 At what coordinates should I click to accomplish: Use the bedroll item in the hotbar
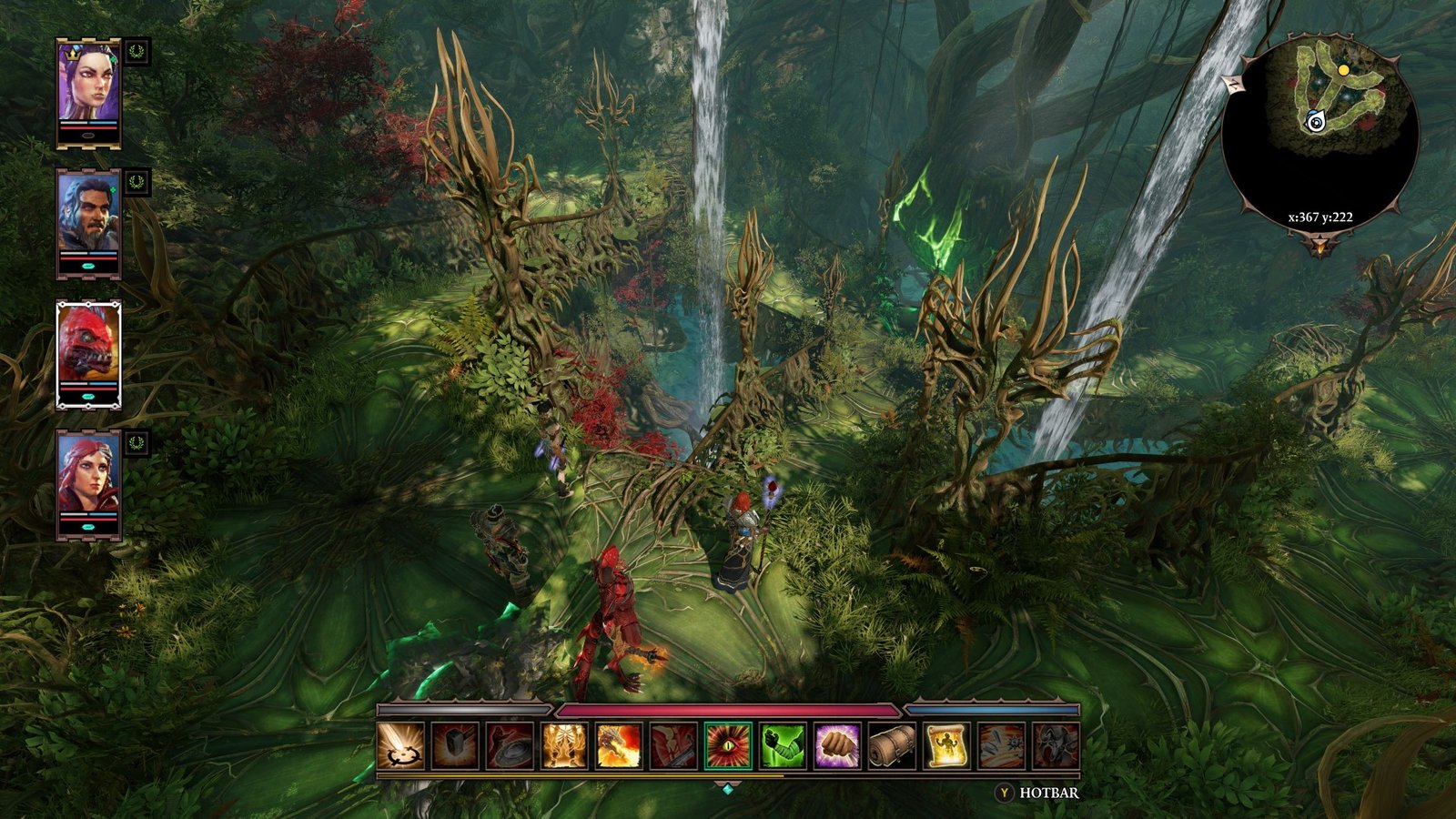coord(892,746)
